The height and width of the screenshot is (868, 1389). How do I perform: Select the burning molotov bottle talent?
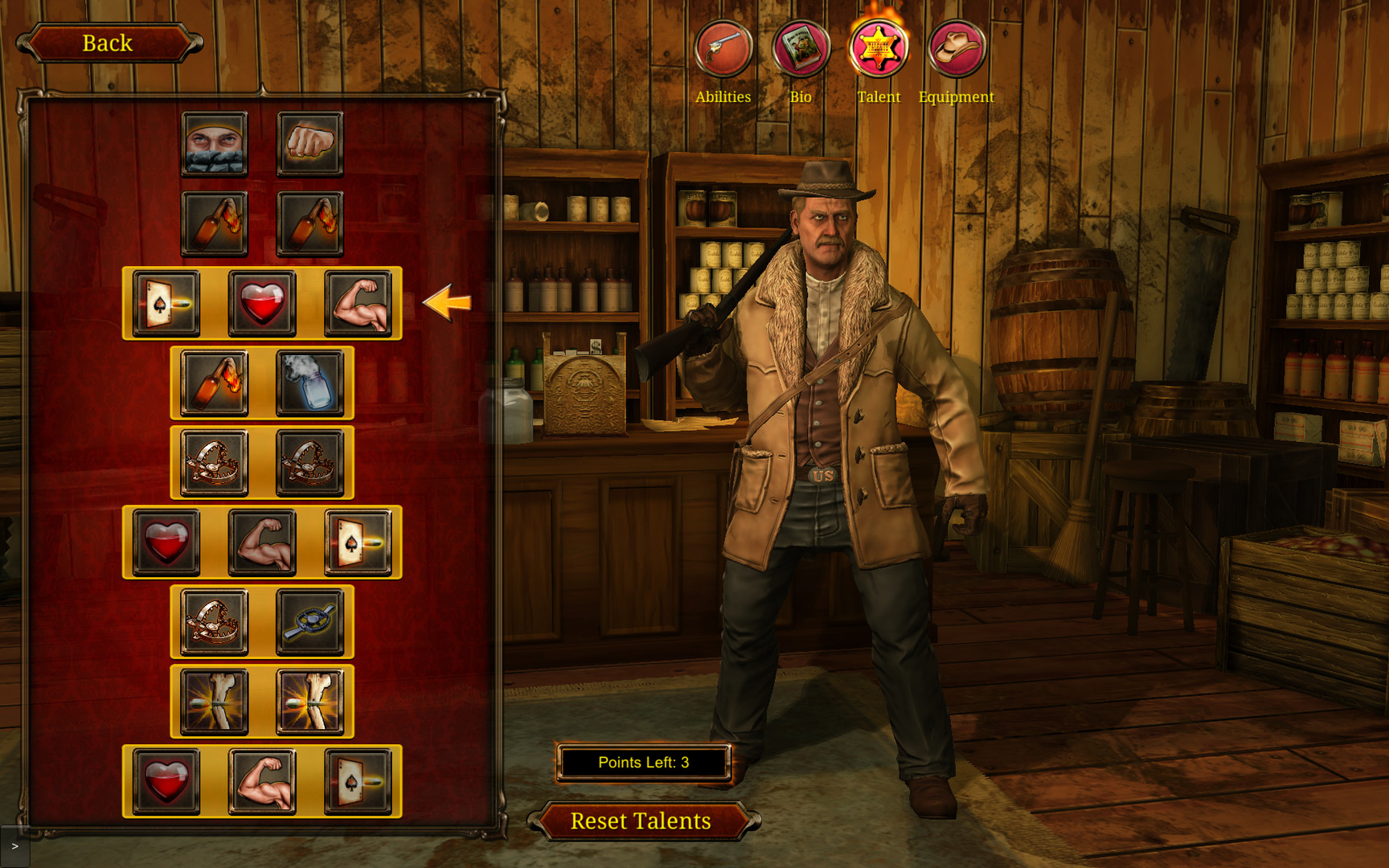click(214, 383)
